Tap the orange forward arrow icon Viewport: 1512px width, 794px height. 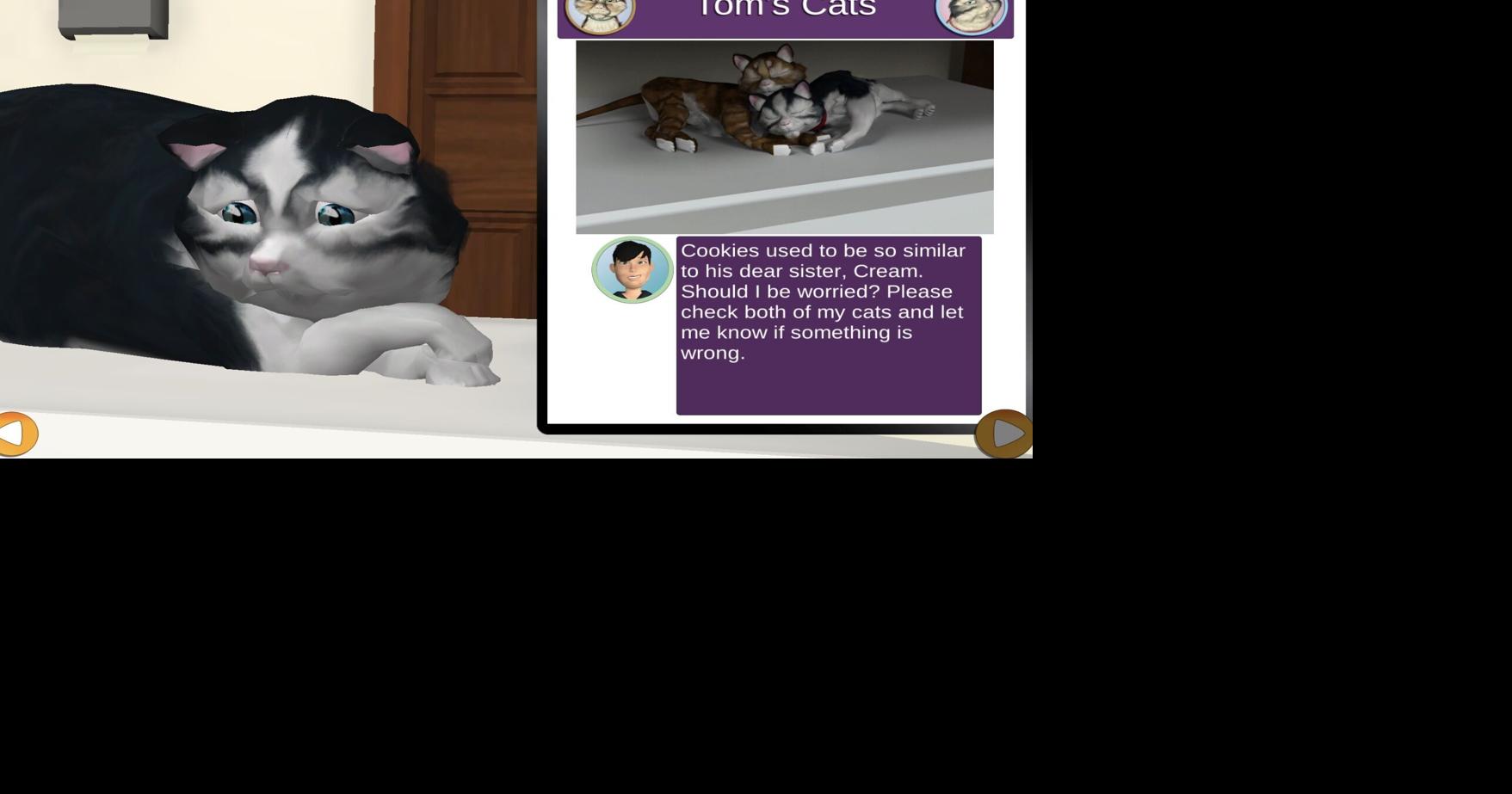[x=1003, y=434]
